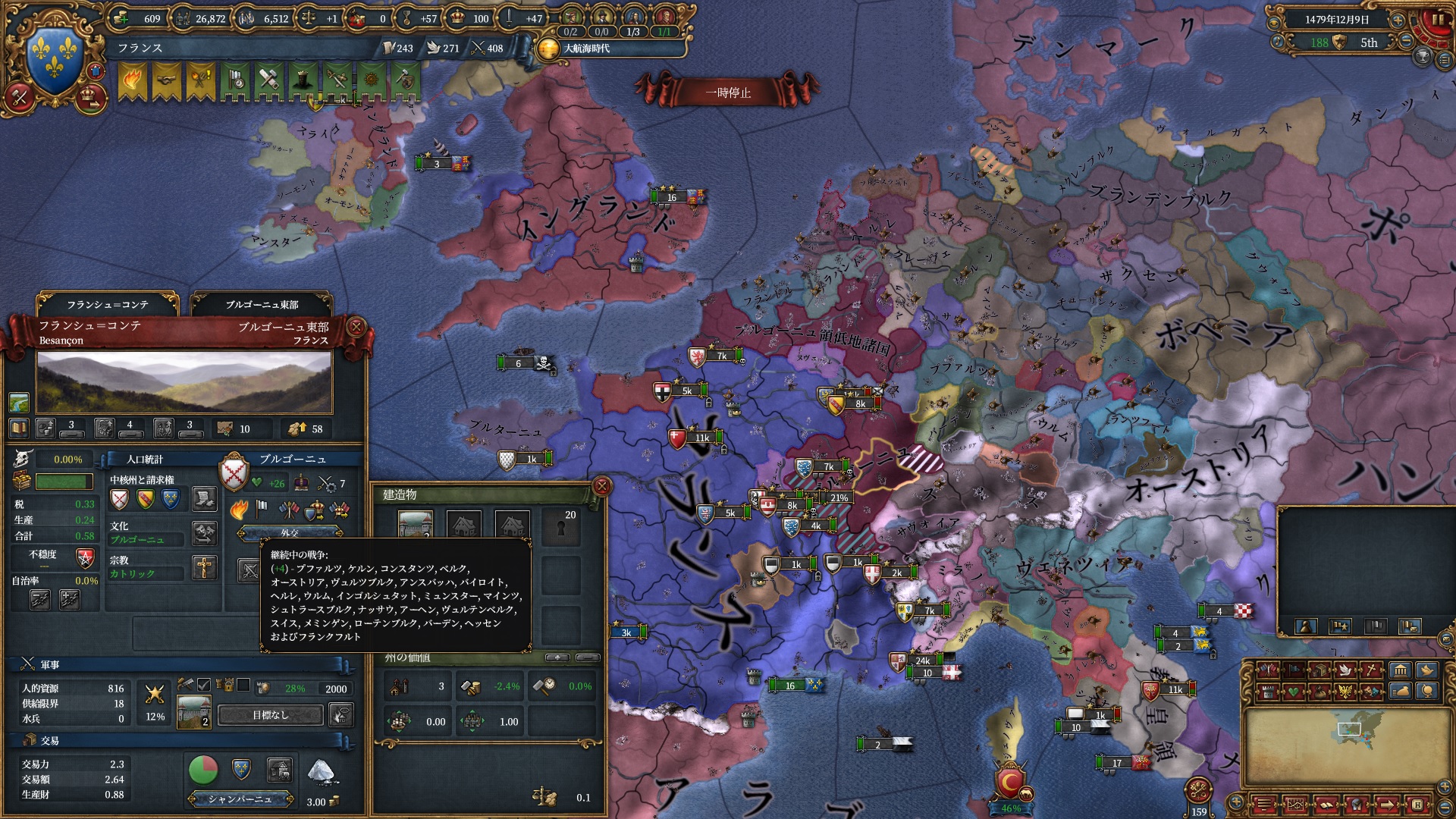
Task: Select the 目標なし rebel target button
Action: tap(271, 715)
